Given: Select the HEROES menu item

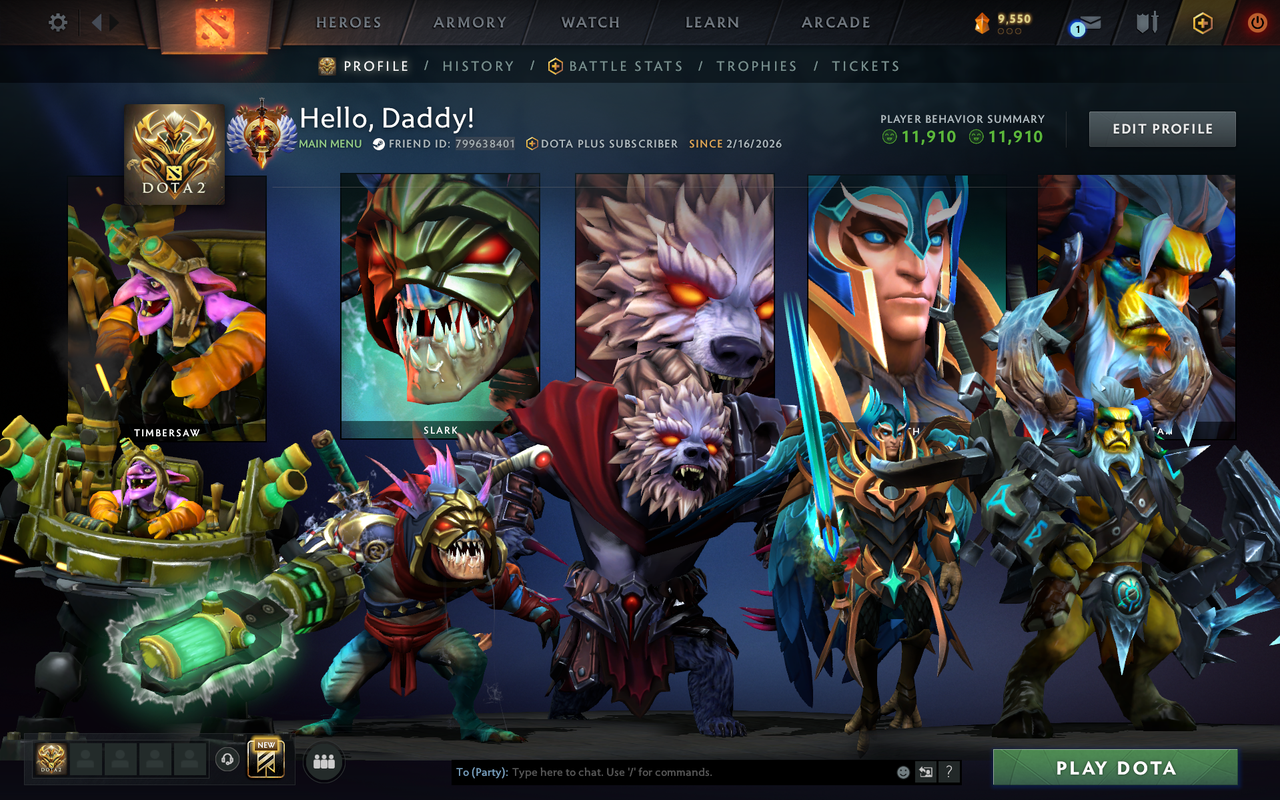Looking at the screenshot, I should click(347, 22).
